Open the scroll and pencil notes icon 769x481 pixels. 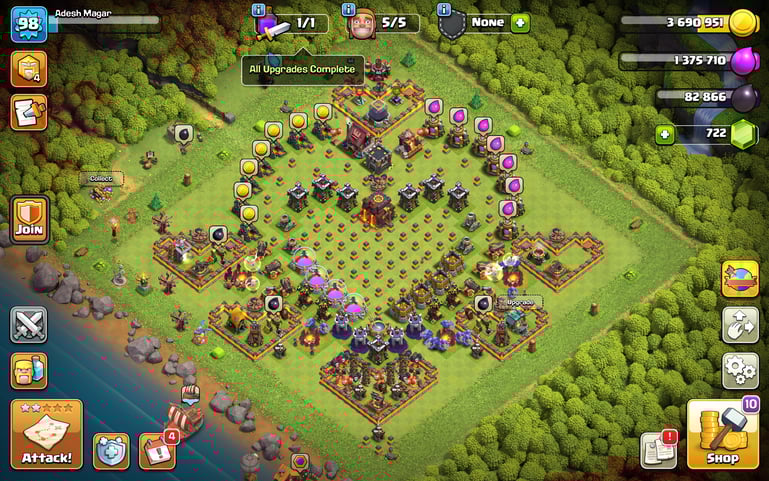pos(28,112)
